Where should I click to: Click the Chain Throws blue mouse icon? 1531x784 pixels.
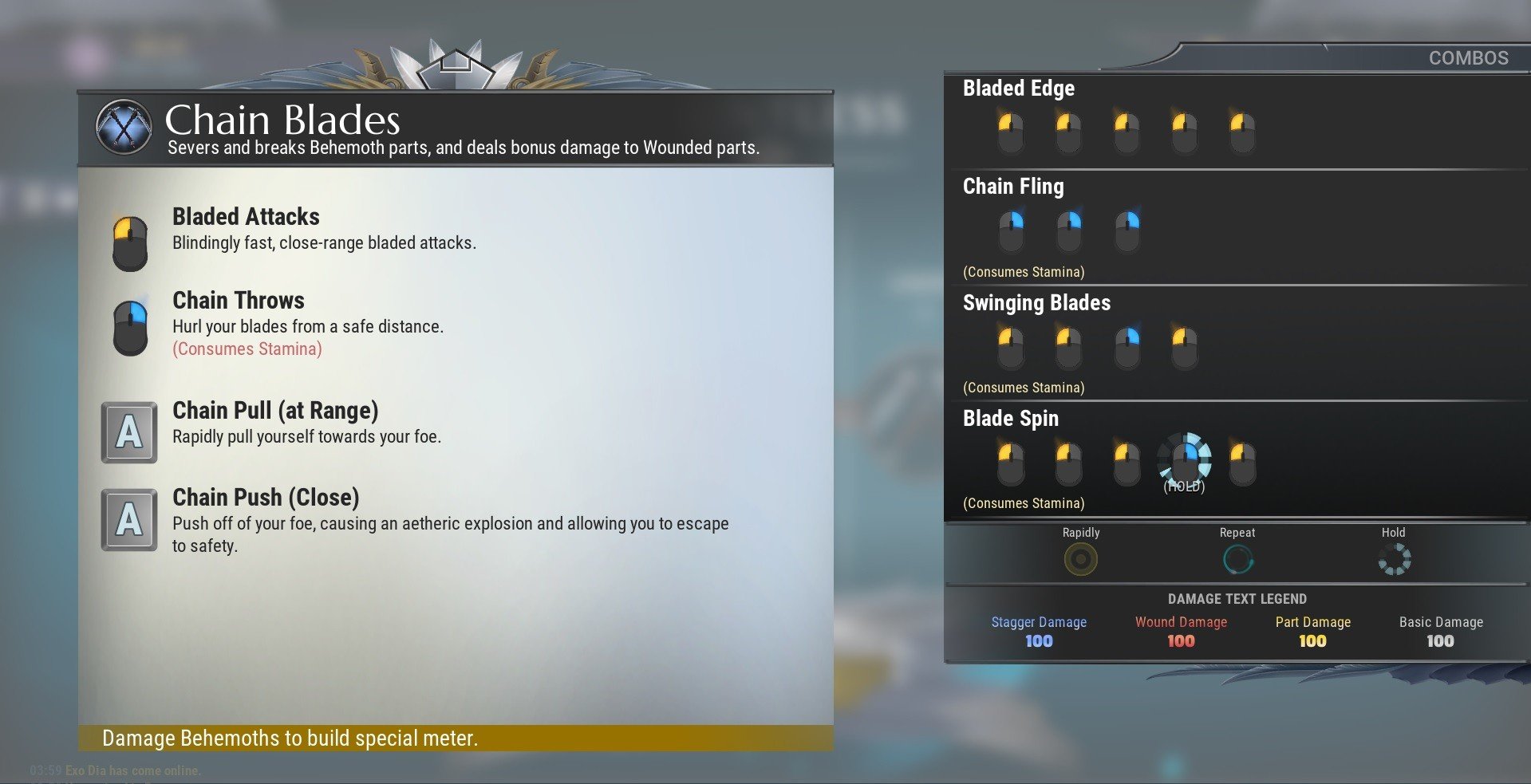click(x=129, y=325)
